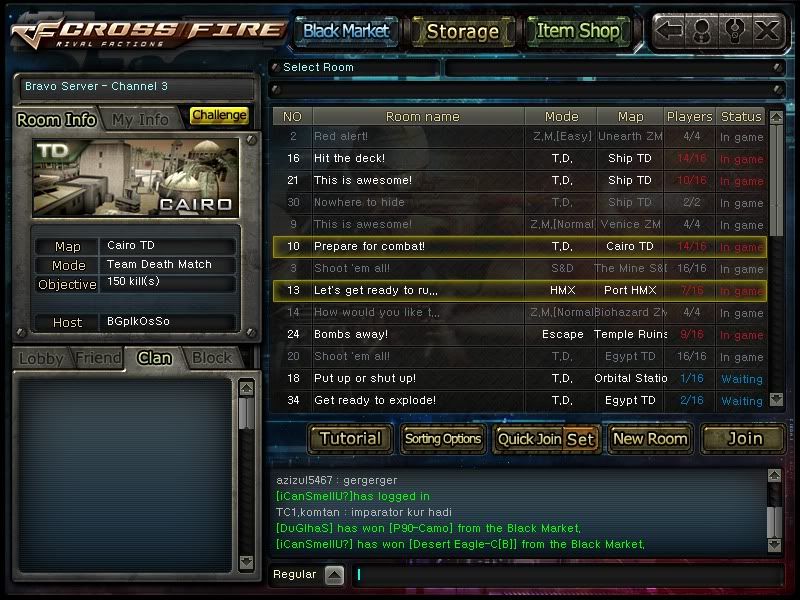Go to the Item Shop

click(578, 31)
